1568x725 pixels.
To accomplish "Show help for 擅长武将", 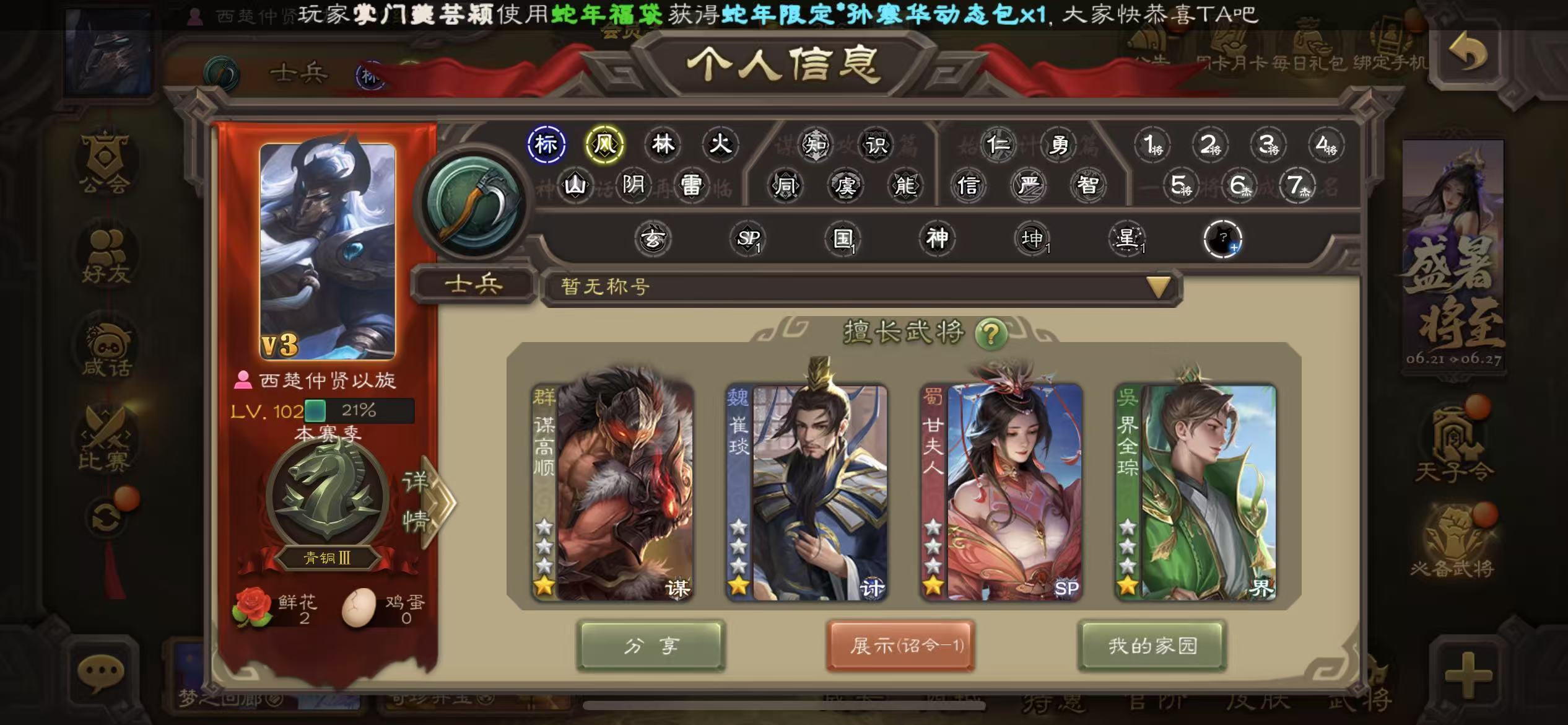I will point(990,335).
